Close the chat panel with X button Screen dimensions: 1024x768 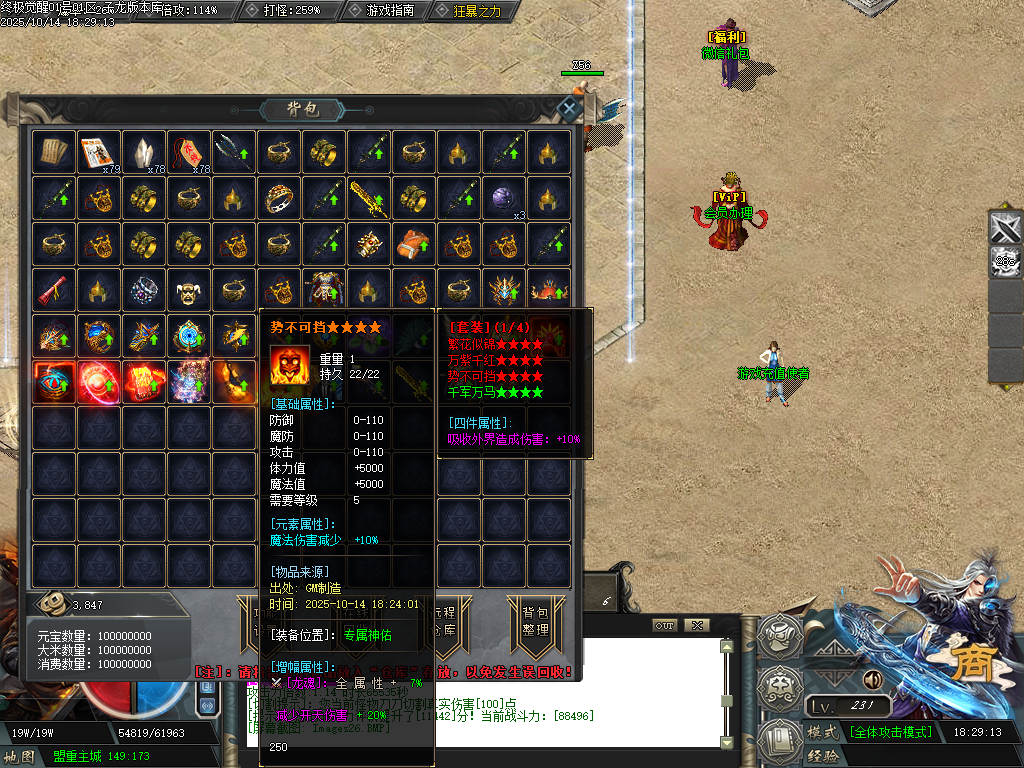point(697,625)
